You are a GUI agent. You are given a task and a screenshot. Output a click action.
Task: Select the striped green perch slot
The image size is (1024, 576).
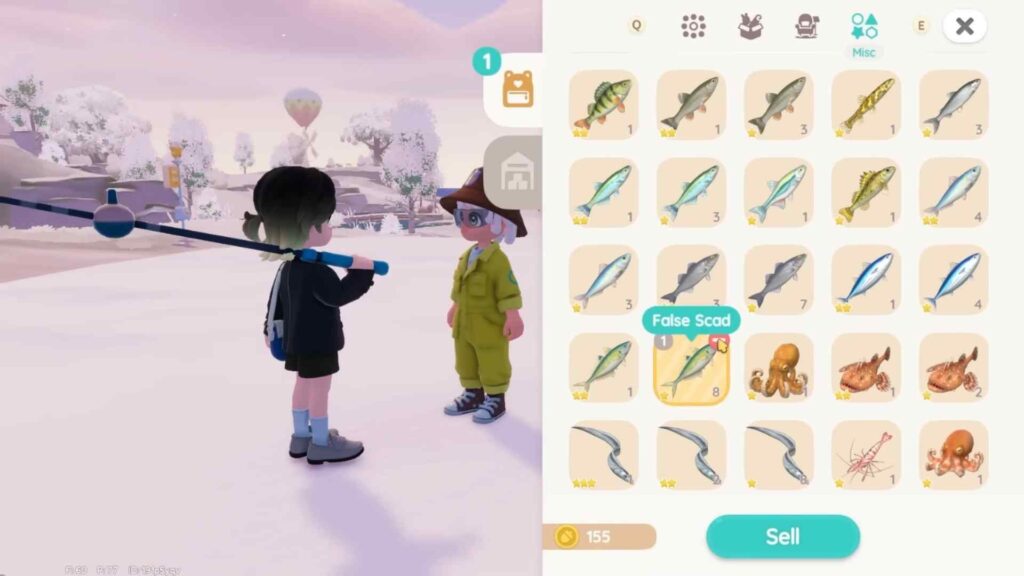(603, 104)
